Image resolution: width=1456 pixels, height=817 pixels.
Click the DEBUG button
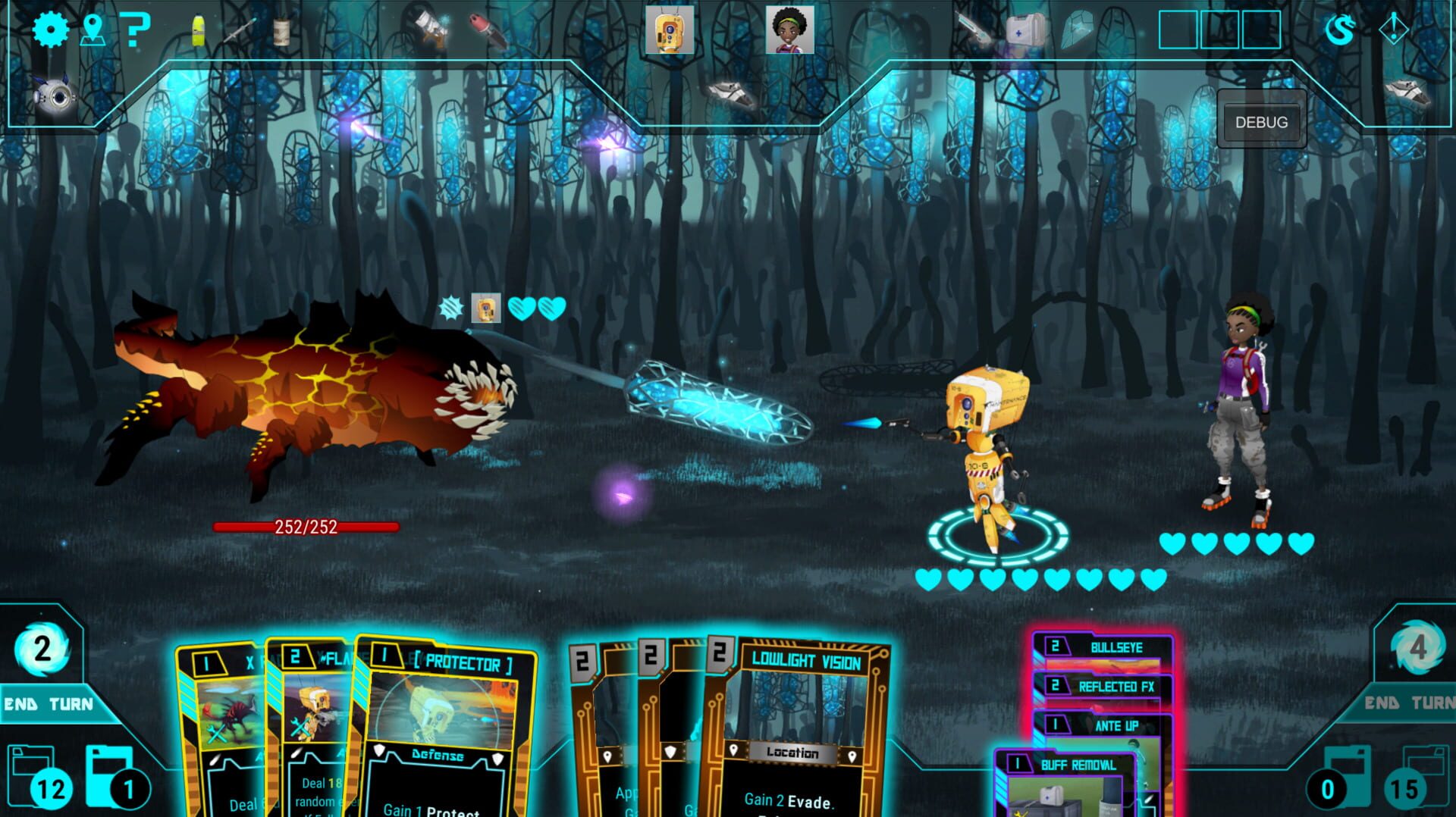1261,122
